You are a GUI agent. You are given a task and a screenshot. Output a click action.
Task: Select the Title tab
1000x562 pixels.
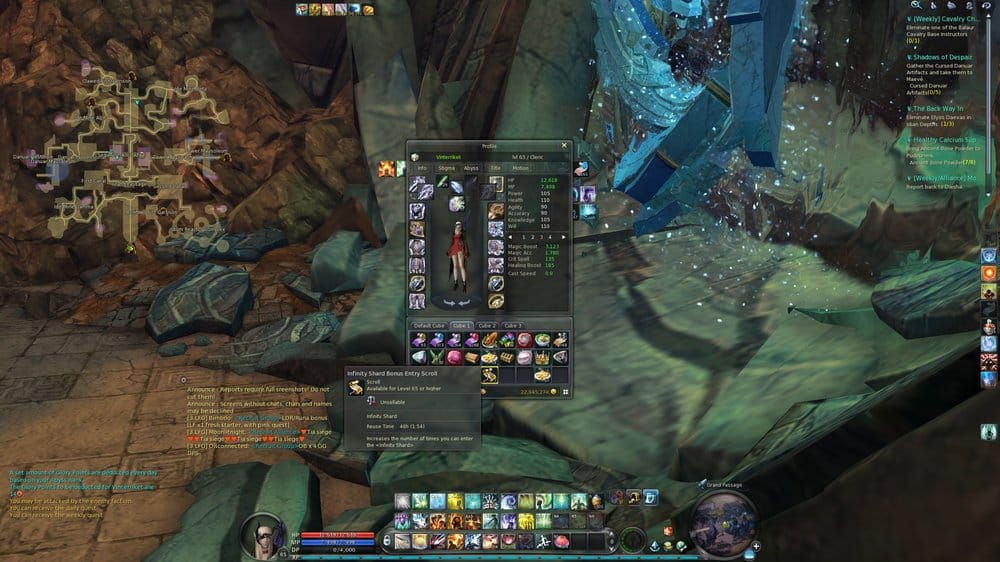495,168
